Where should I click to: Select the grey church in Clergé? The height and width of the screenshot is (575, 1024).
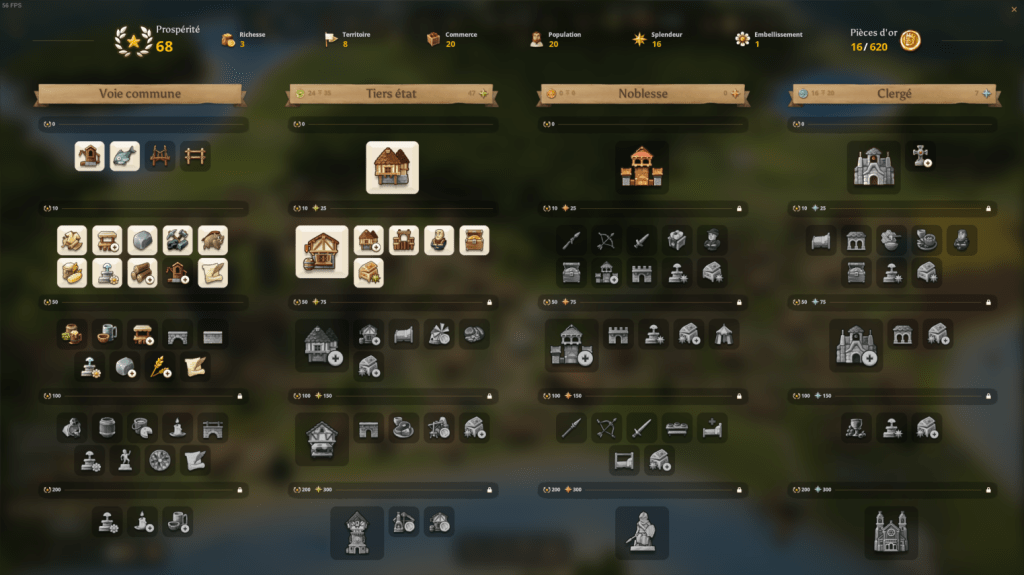coord(874,167)
